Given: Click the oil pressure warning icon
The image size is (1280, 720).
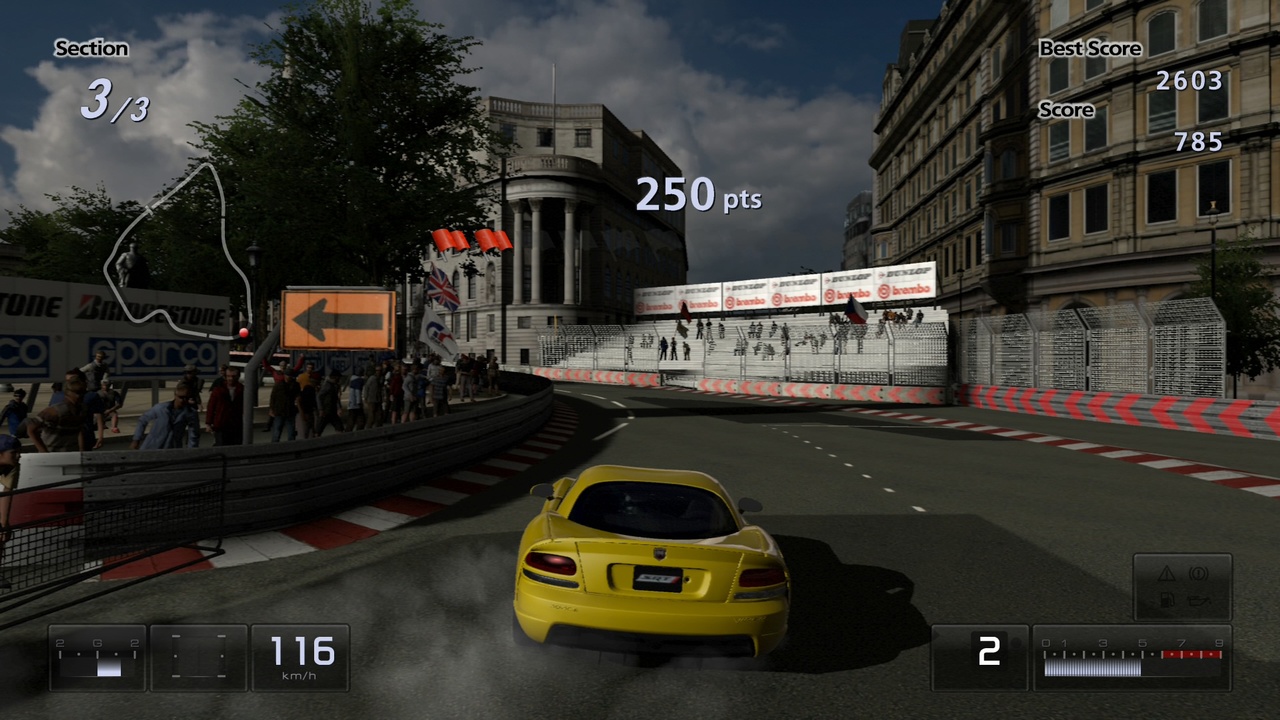Looking at the screenshot, I should [1200, 600].
